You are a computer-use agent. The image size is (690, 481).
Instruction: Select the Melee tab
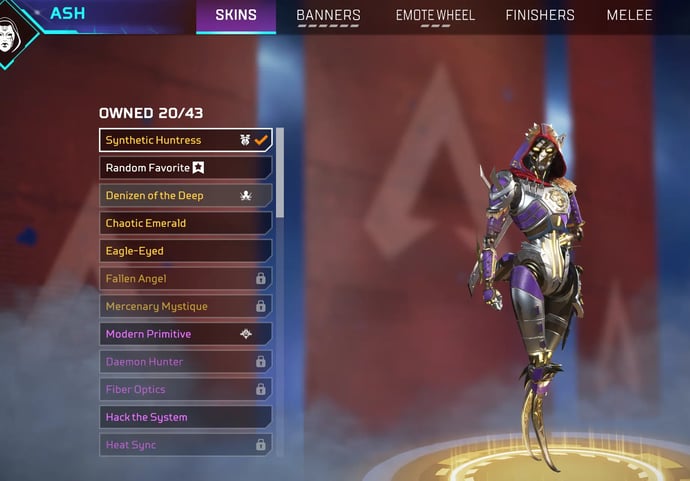pos(629,16)
